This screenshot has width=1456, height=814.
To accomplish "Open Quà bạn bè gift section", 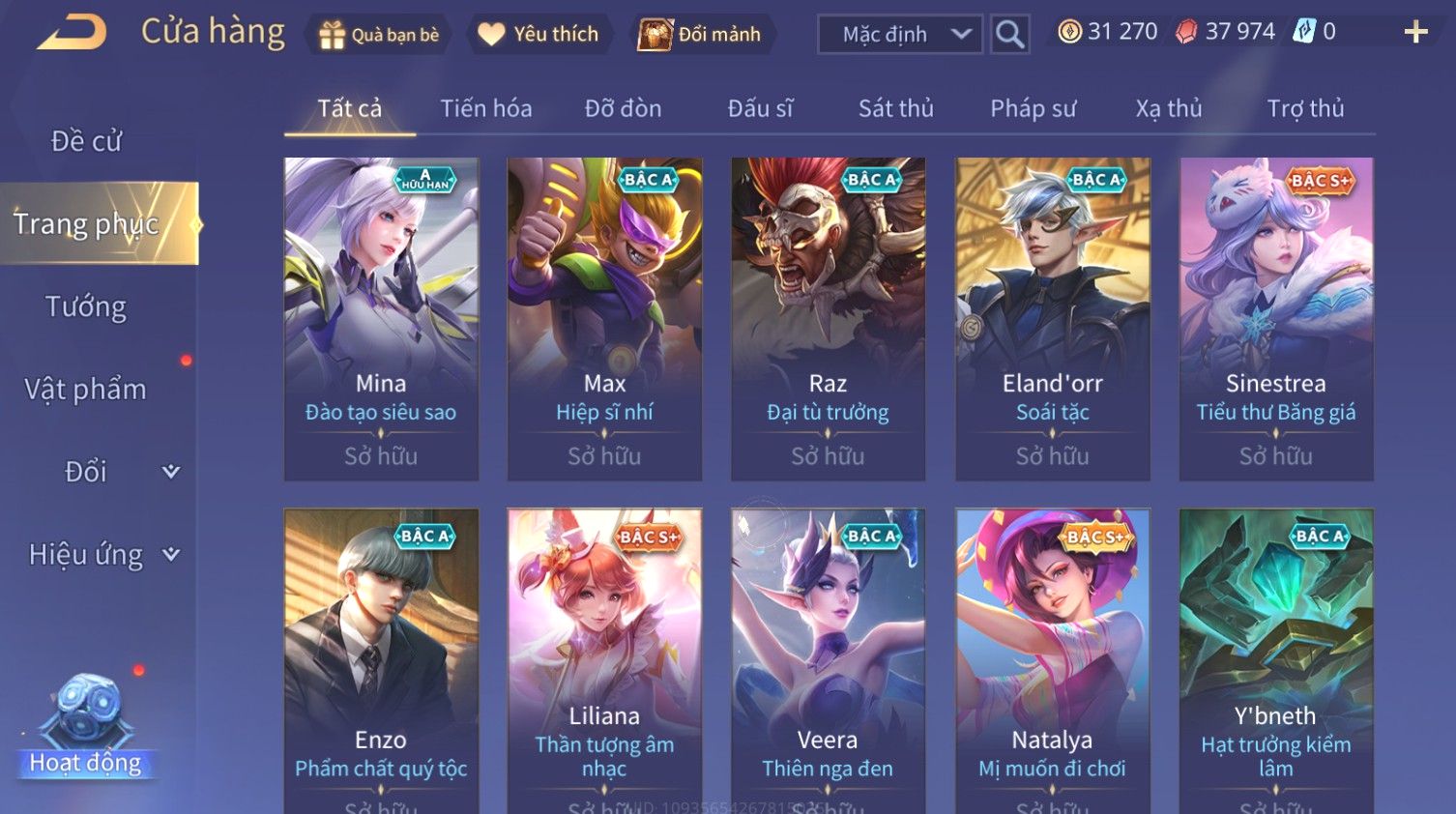I will [x=379, y=35].
